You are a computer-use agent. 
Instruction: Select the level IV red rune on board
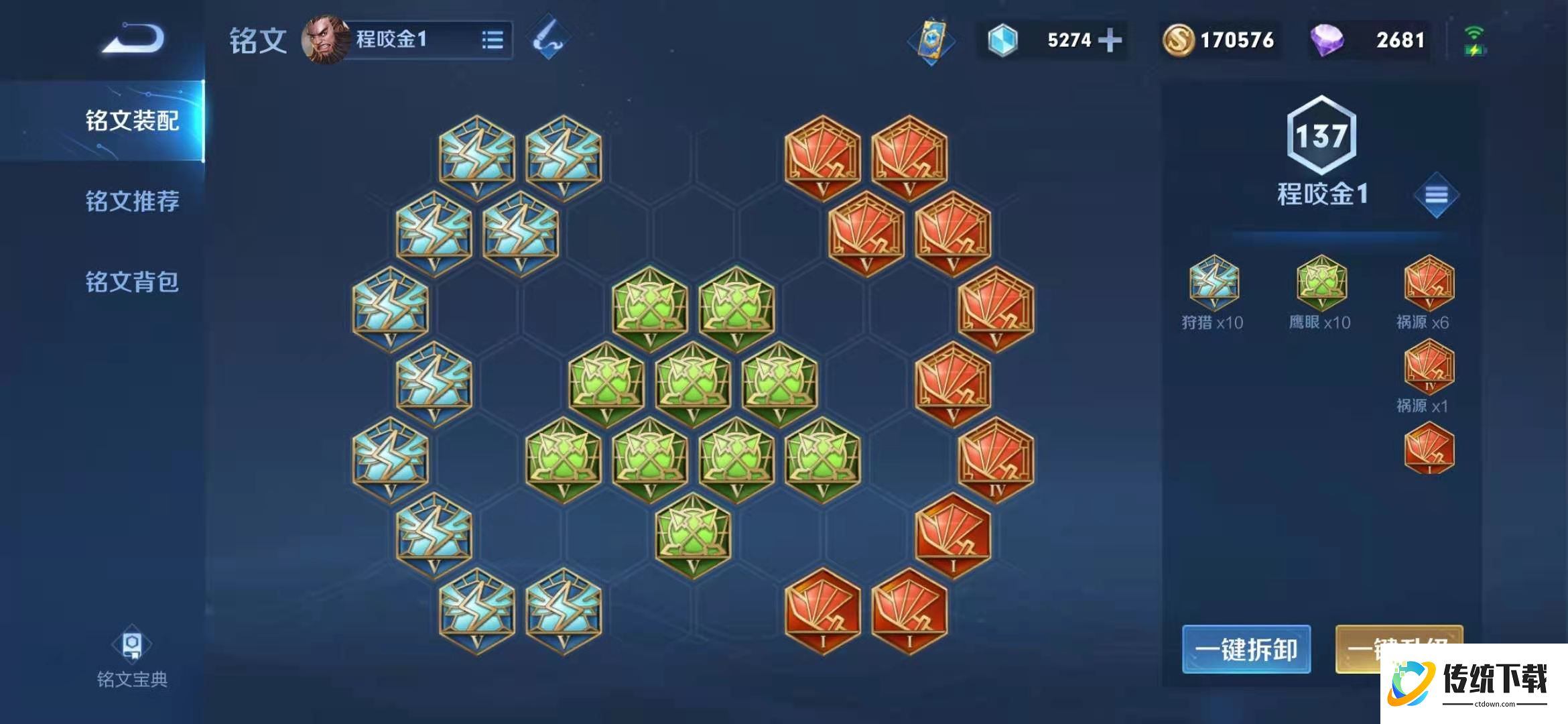996,459
